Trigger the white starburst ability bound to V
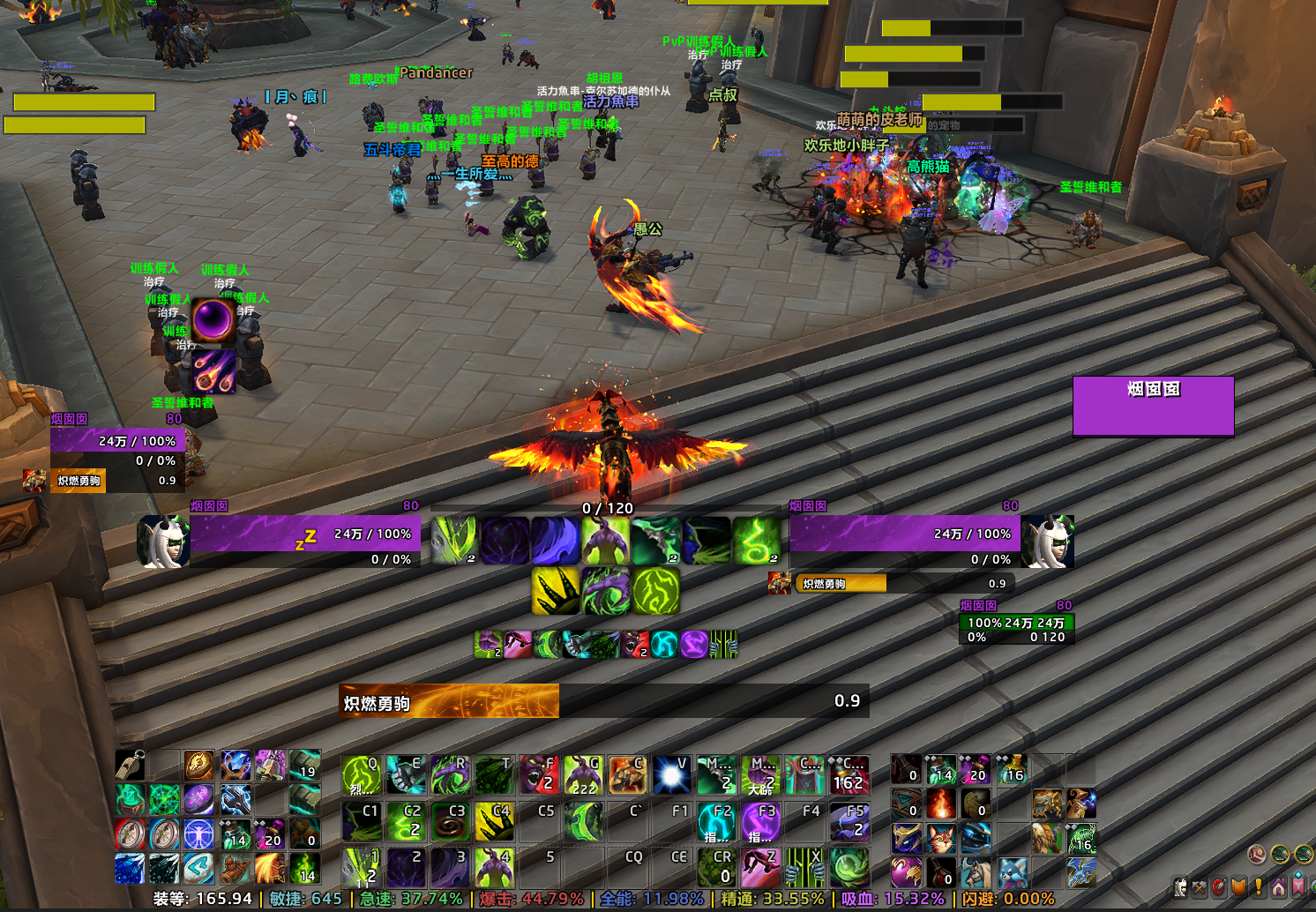Viewport: 1316px width, 912px height. (x=672, y=775)
